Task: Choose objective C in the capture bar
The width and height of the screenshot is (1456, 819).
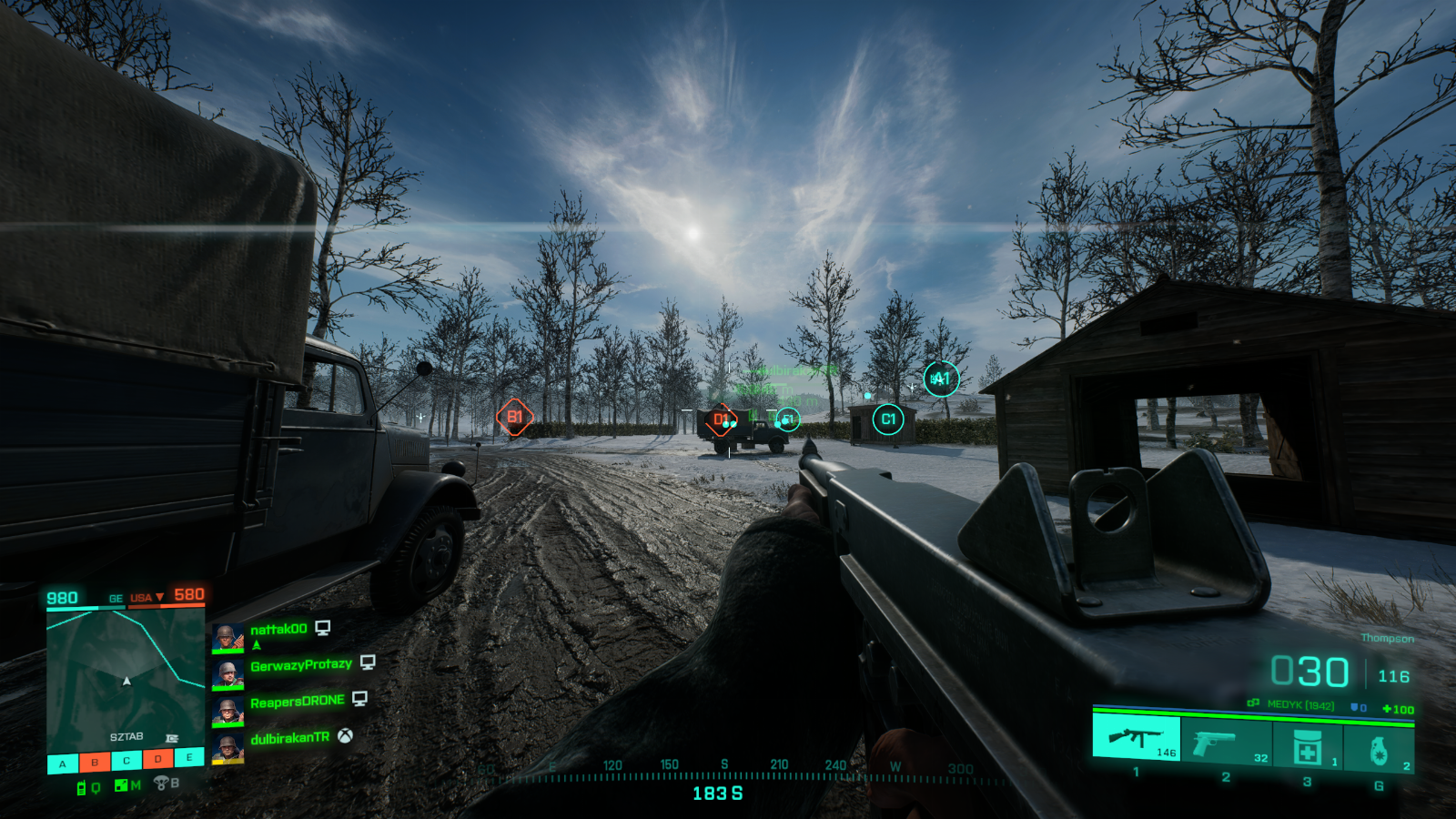Action: point(126,761)
